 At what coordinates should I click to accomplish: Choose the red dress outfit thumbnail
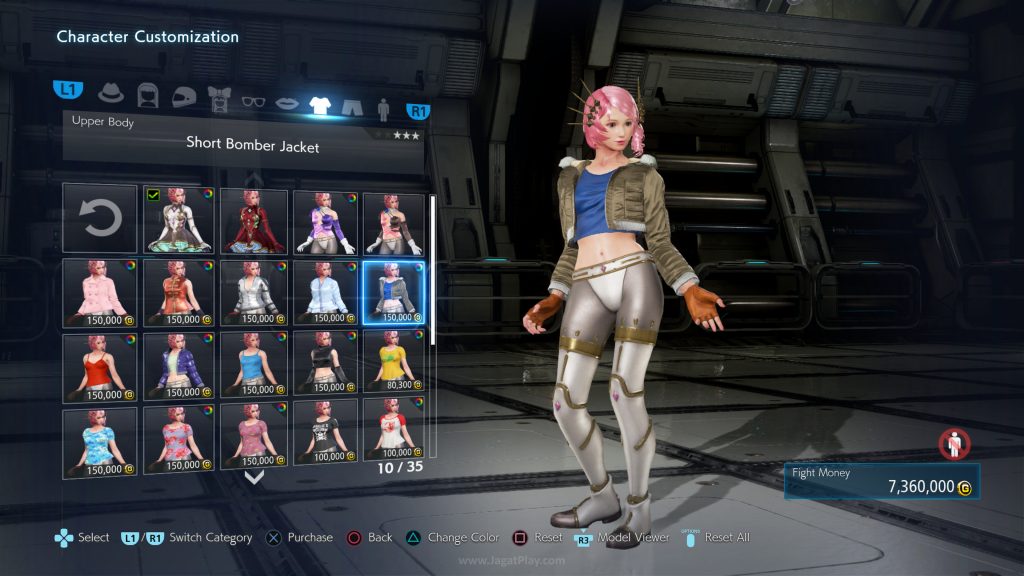pyautogui.click(x=252, y=218)
